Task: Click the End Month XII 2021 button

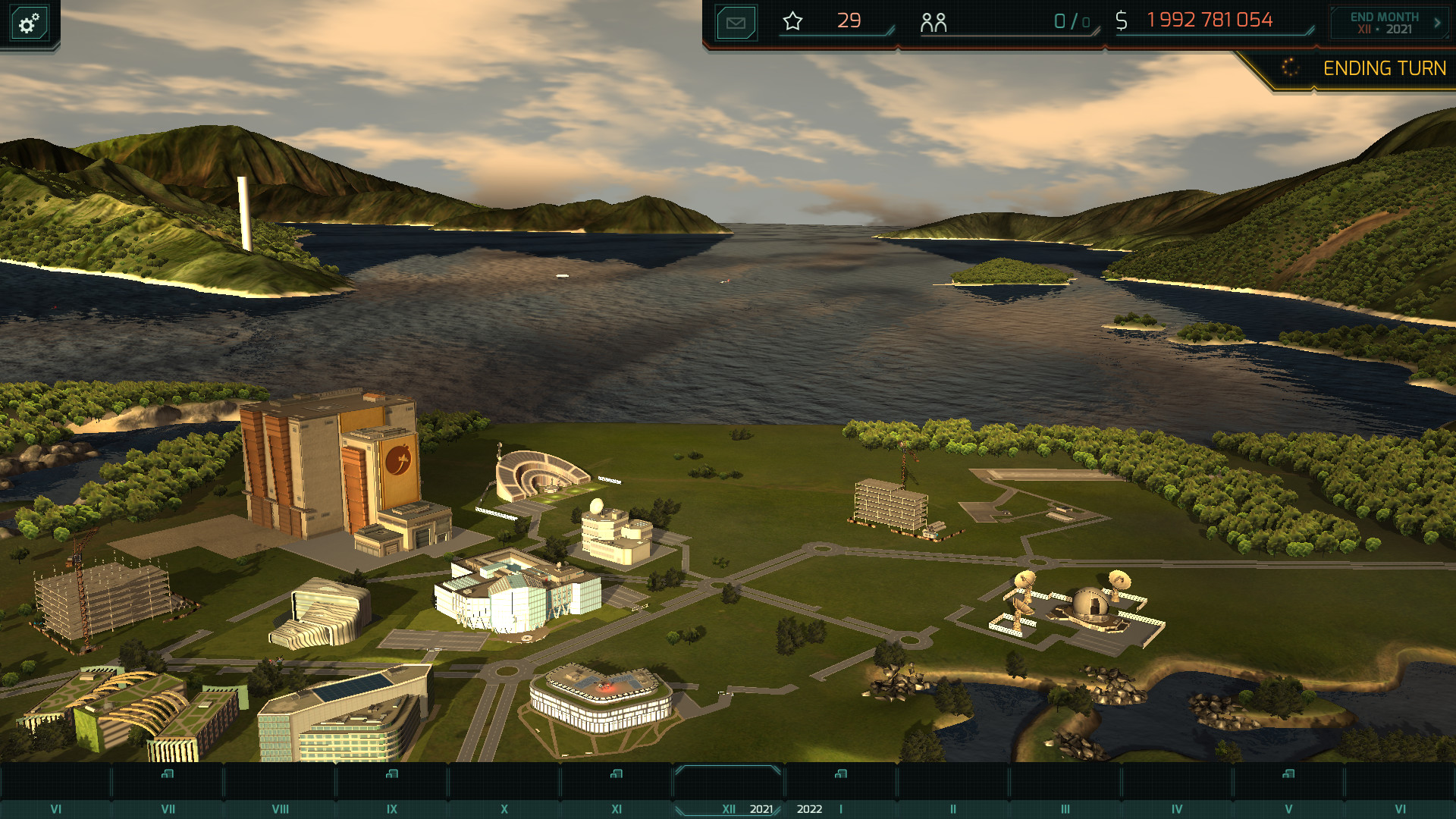Action: (1385, 21)
